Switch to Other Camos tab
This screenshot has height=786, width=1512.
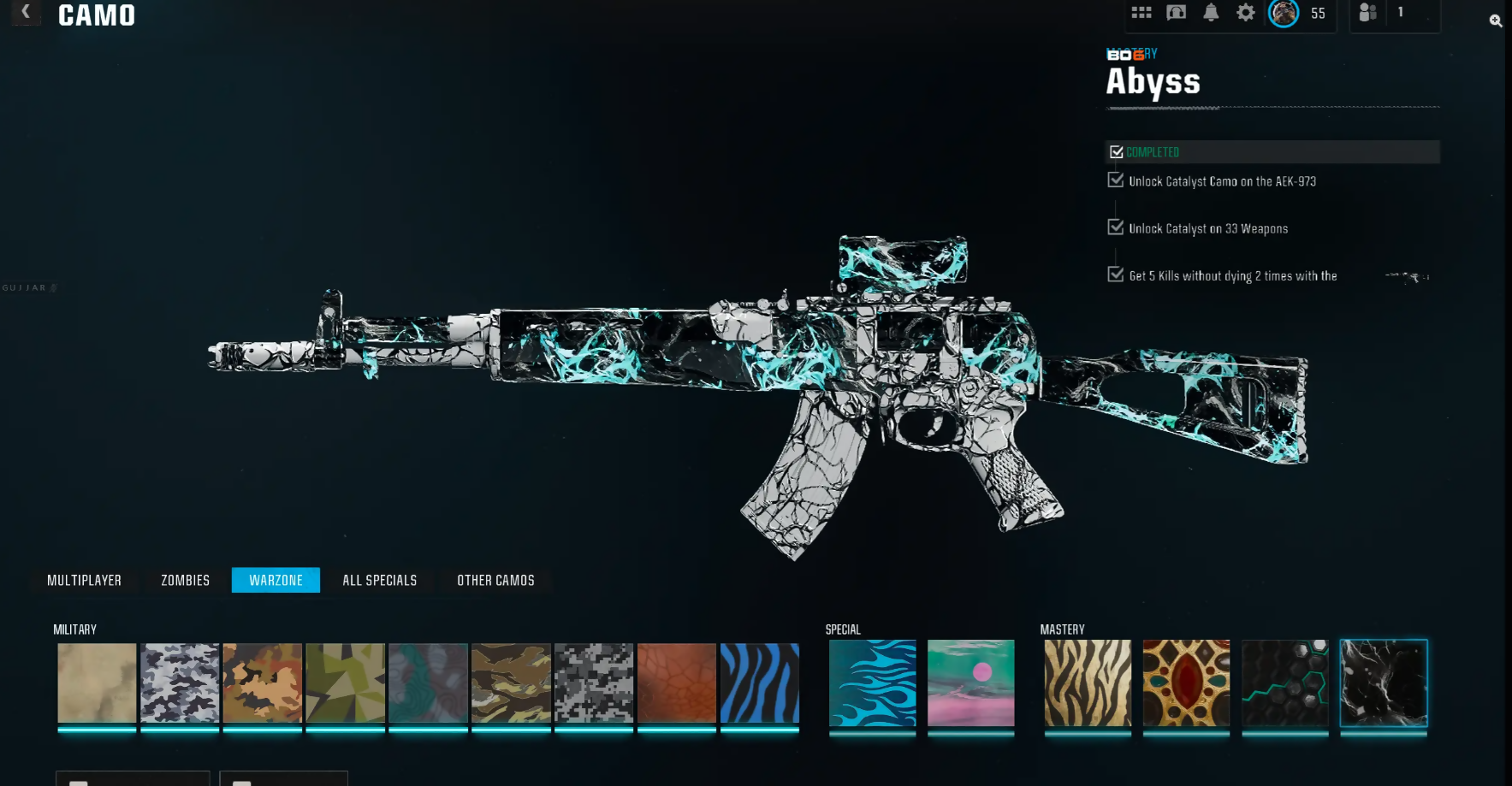(495, 580)
